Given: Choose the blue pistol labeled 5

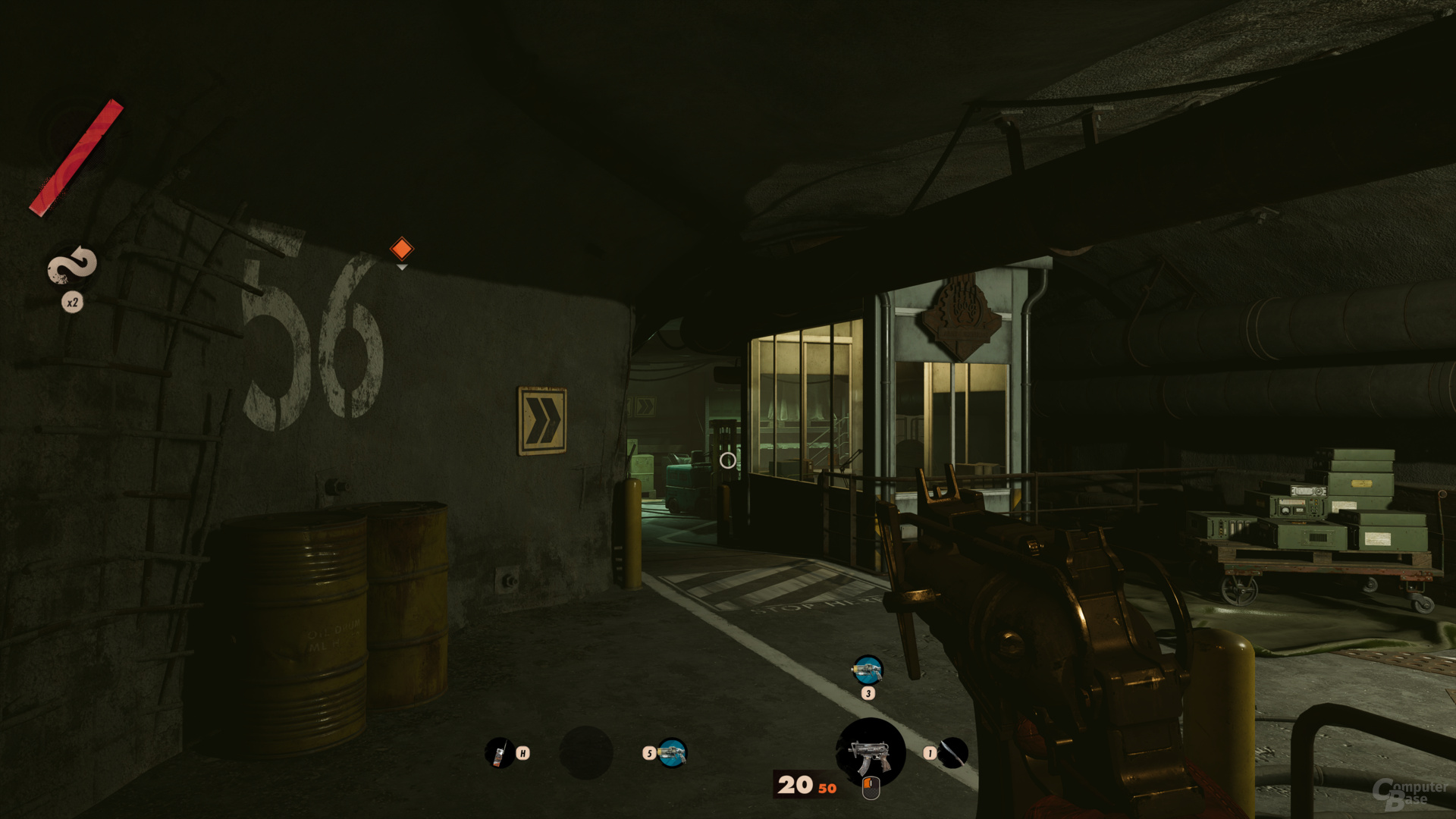Looking at the screenshot, I should click(672, 753).
